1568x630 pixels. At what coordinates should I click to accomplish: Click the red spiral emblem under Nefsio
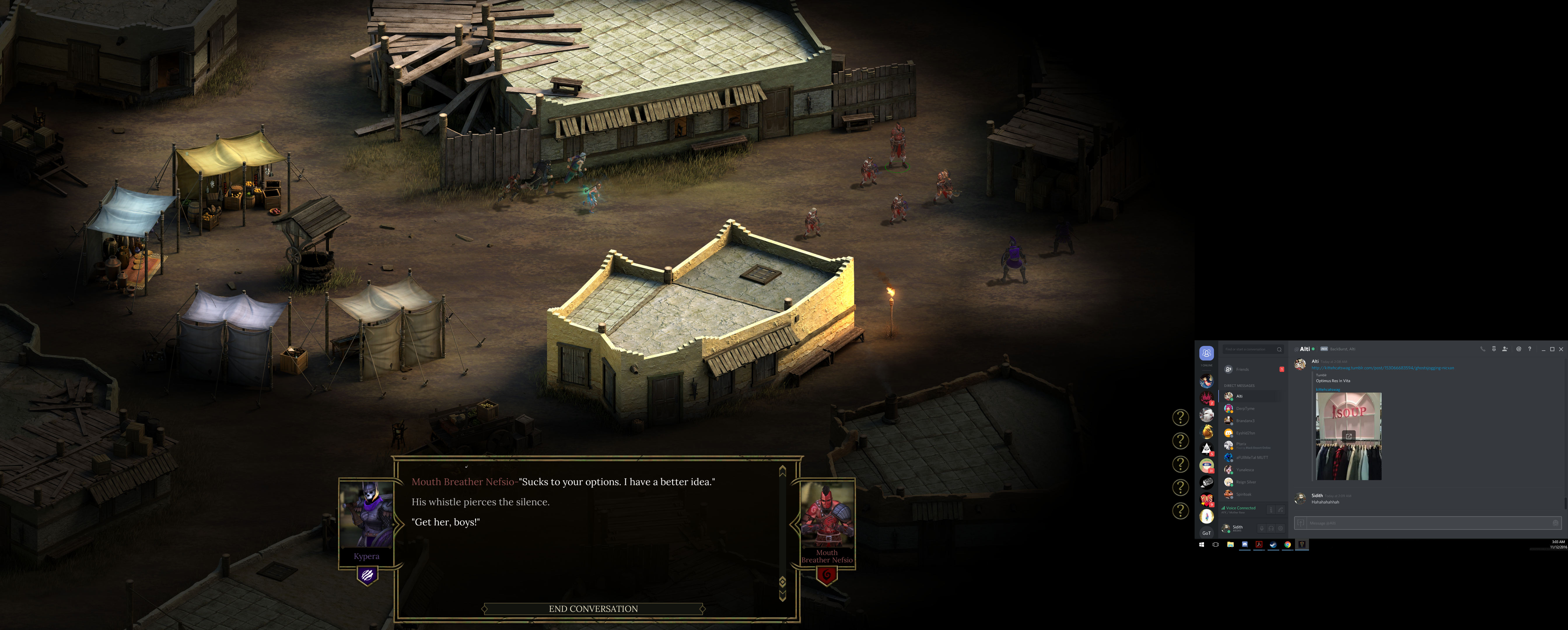click(826, 575)
